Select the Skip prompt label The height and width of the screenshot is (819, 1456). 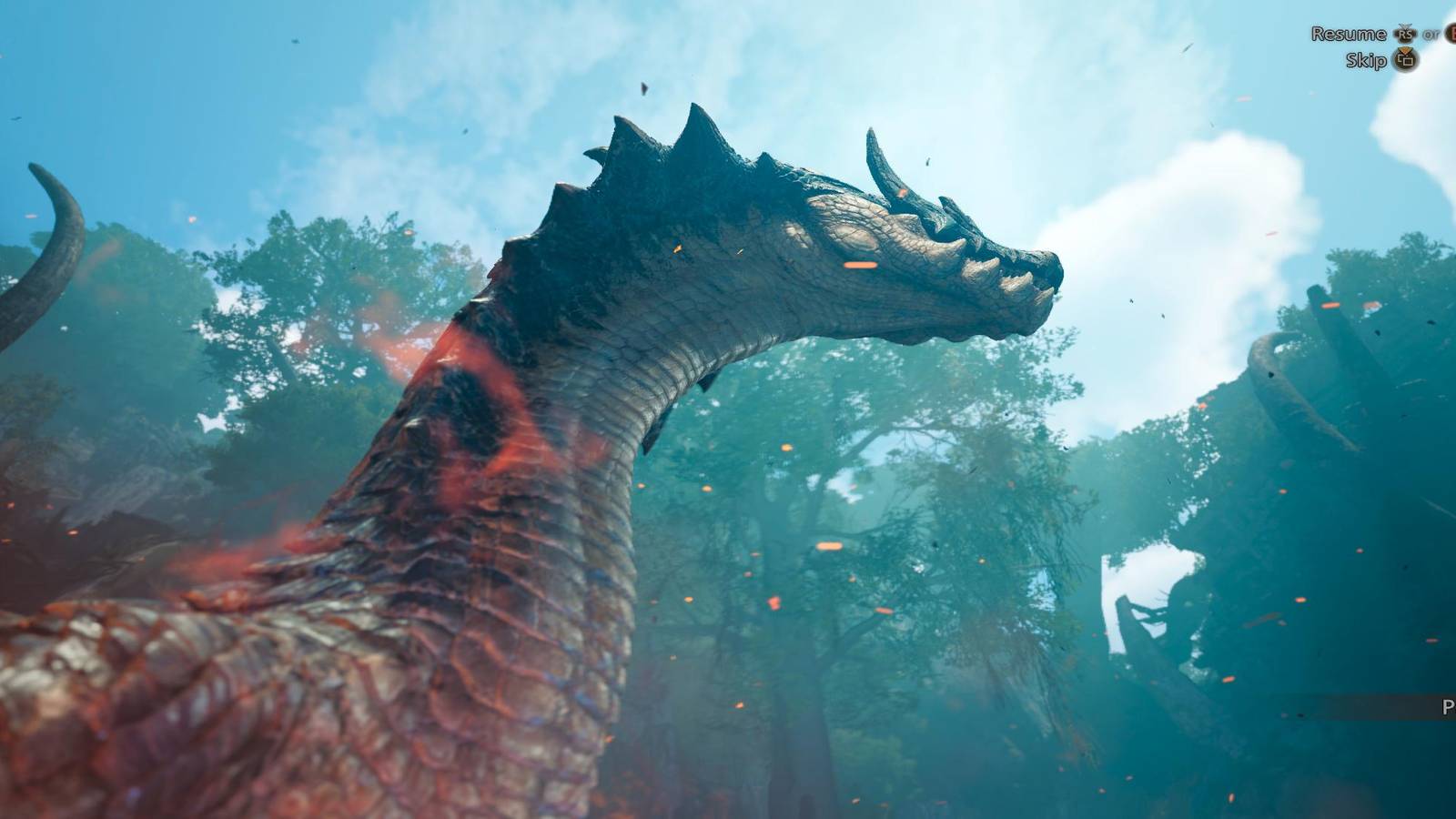pyautogui.click(x=1366, y=60)
